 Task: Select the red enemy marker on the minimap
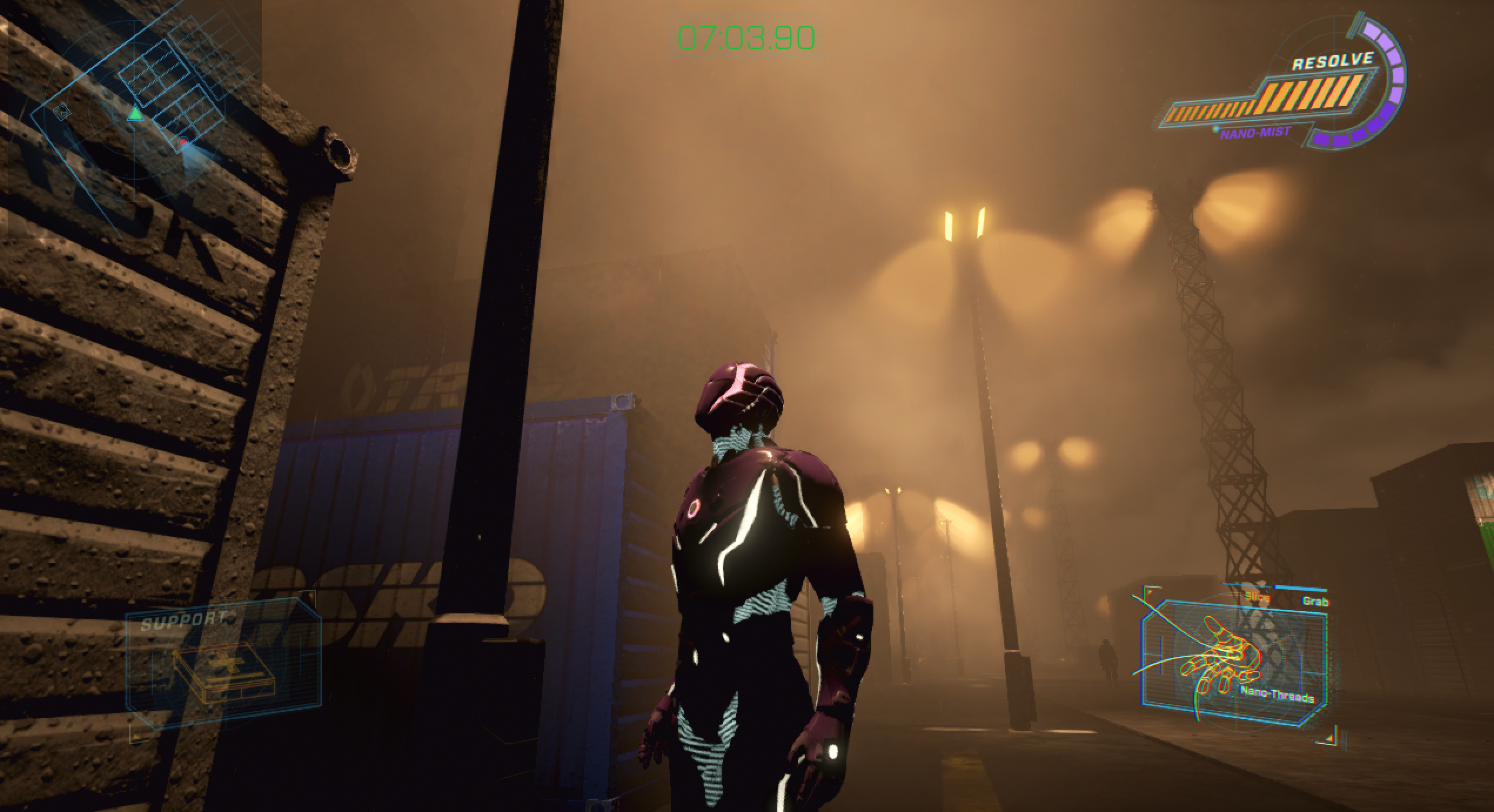[x=183, y=142]
